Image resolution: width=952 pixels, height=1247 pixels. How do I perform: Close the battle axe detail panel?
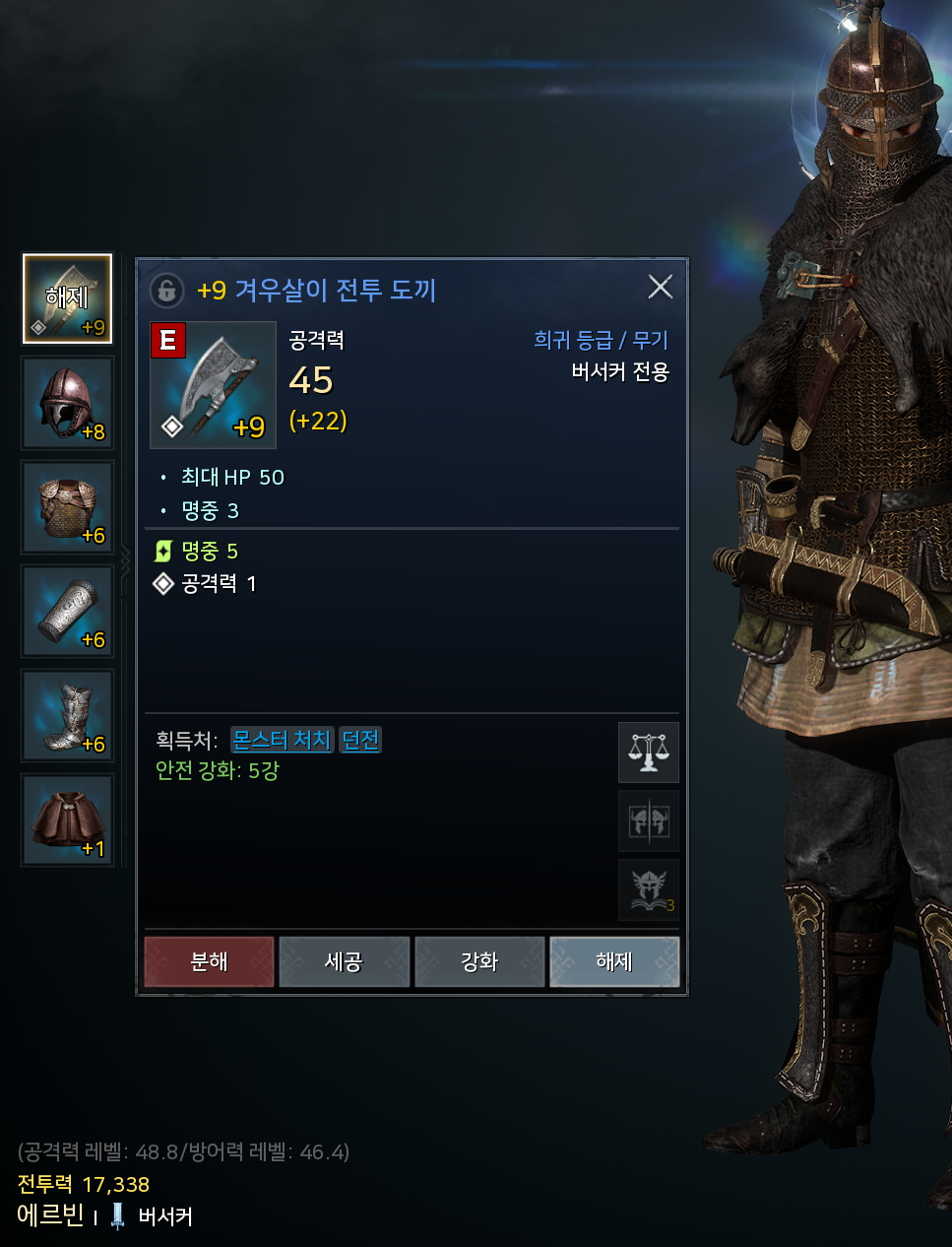(661, 287)
